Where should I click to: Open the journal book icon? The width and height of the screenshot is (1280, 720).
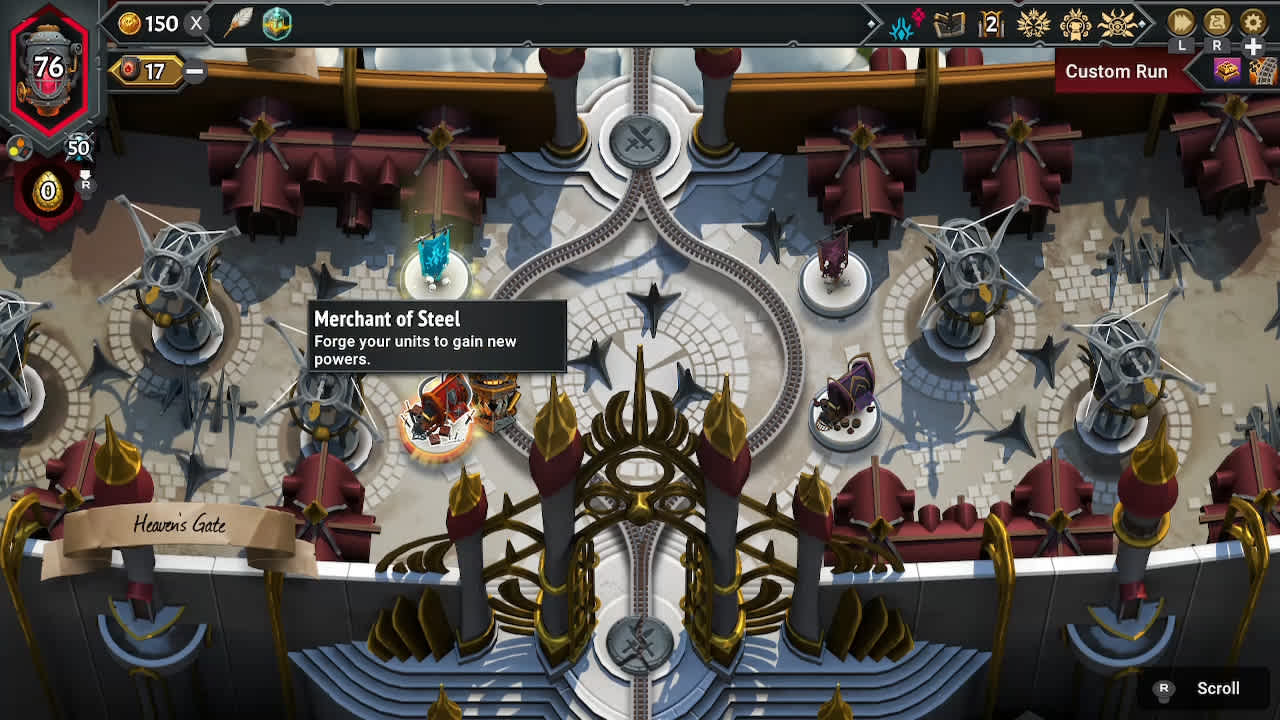(948, 23)
